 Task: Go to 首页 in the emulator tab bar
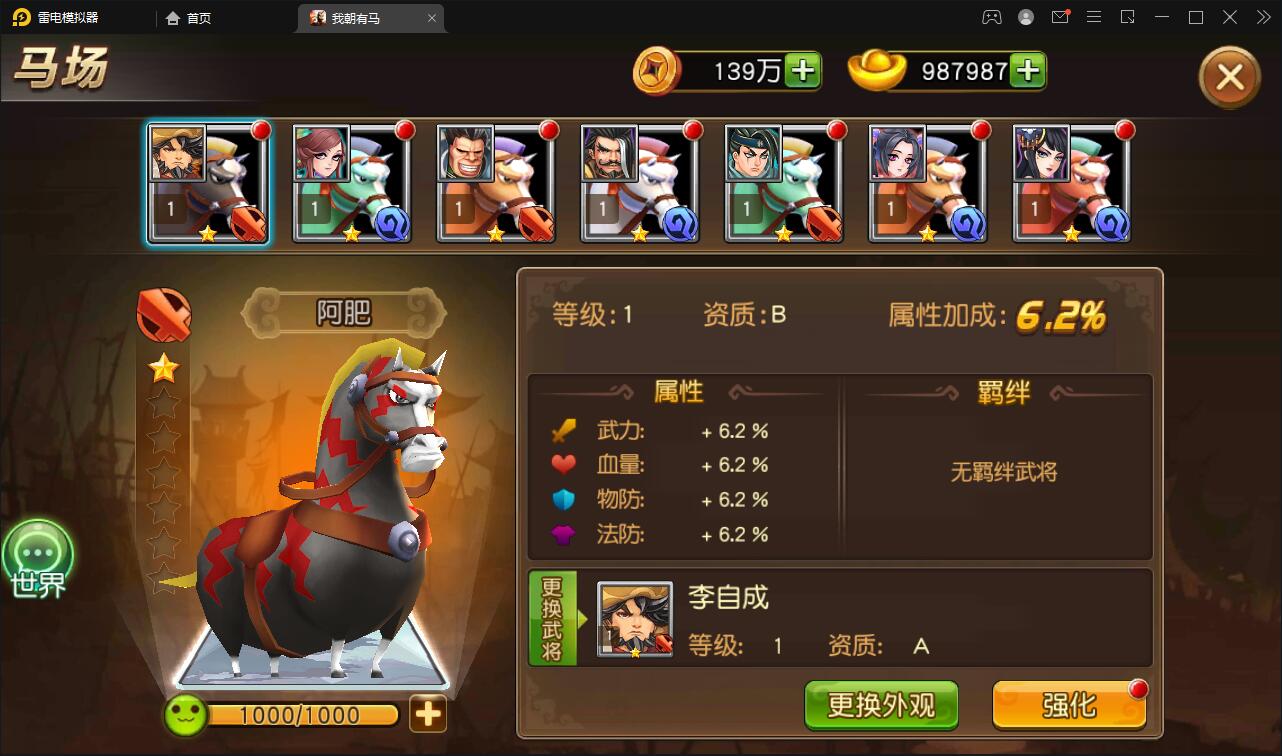point(188,18)
